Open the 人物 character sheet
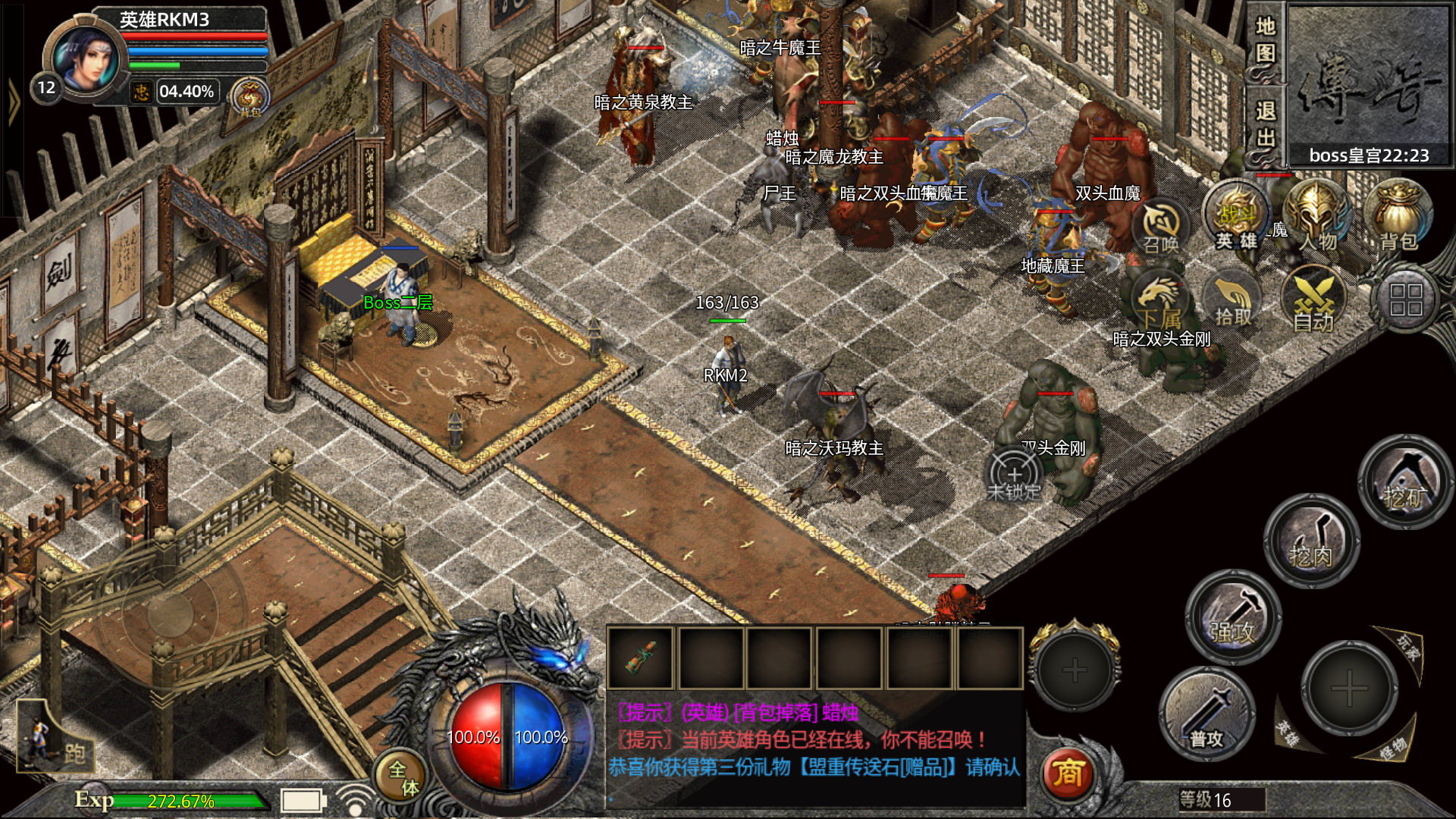Viewport: 1456px width, 819px height. tap(1317, 216)
